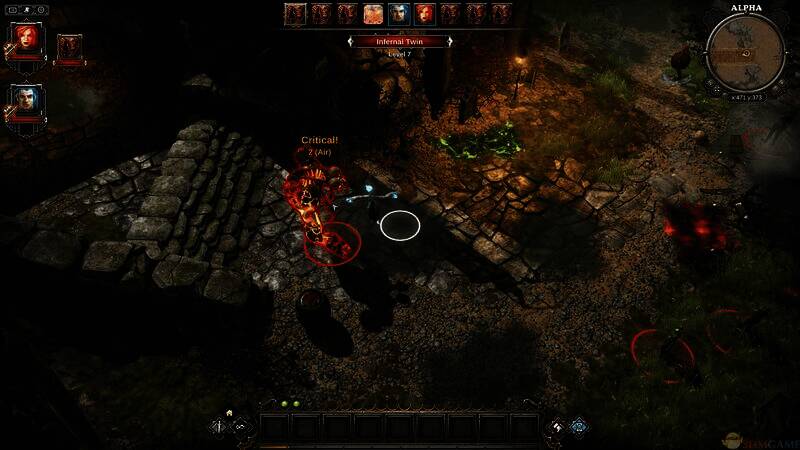The height and width of the screenshot is (450, 800).
Task: Click the running figure button in the top-left corner
Action: click(x=24, y=8)
